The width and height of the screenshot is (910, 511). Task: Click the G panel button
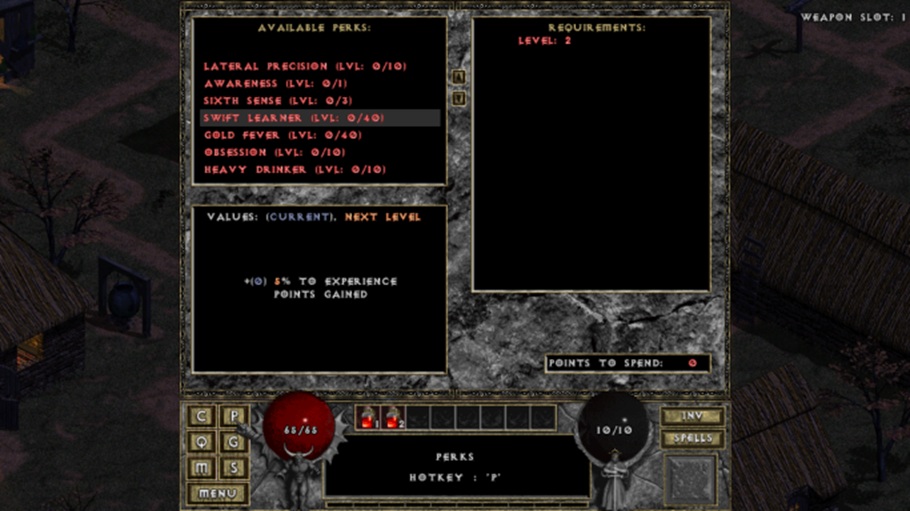click(234, 442)
